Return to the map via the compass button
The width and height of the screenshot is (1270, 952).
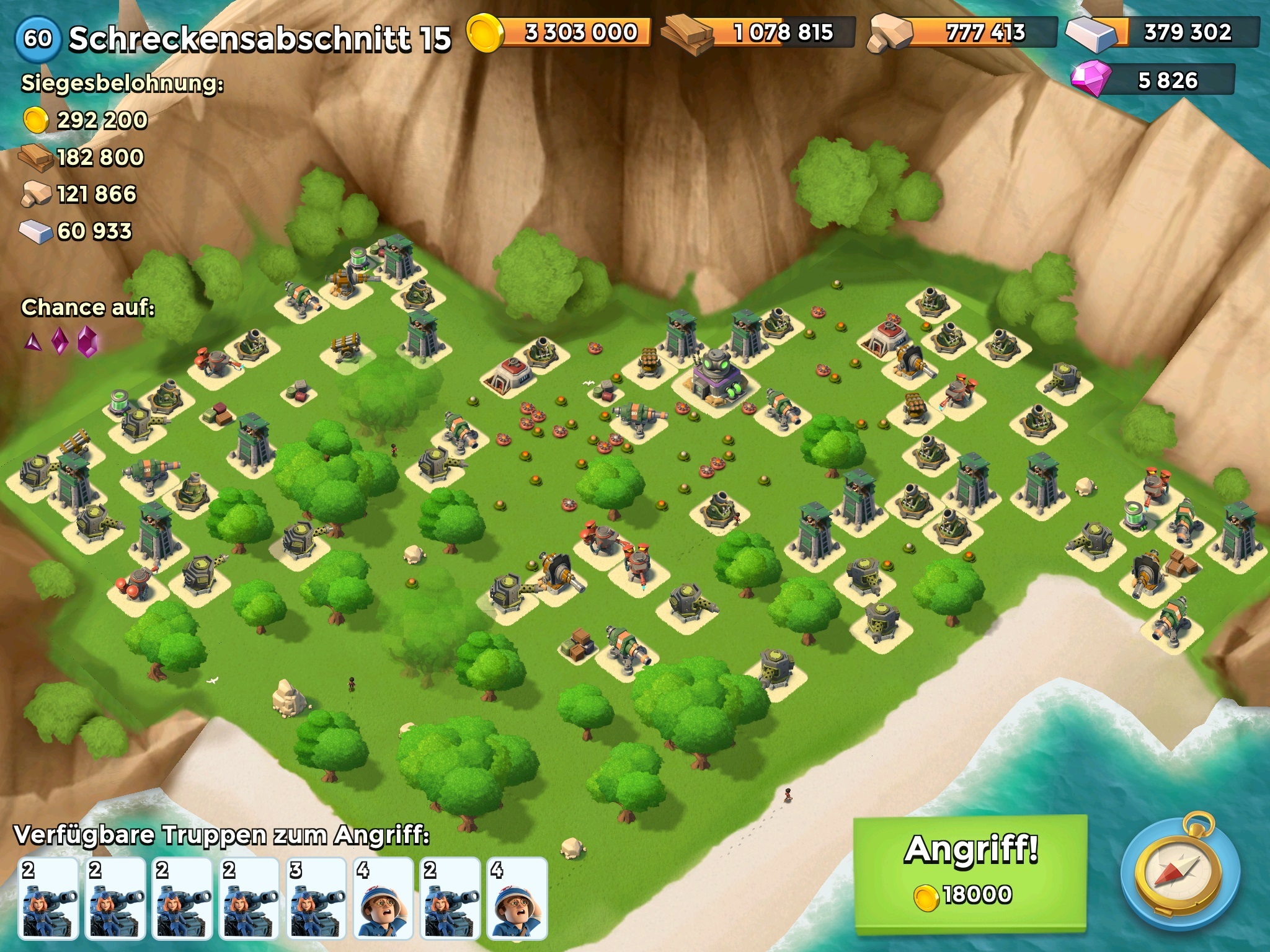1180,873
